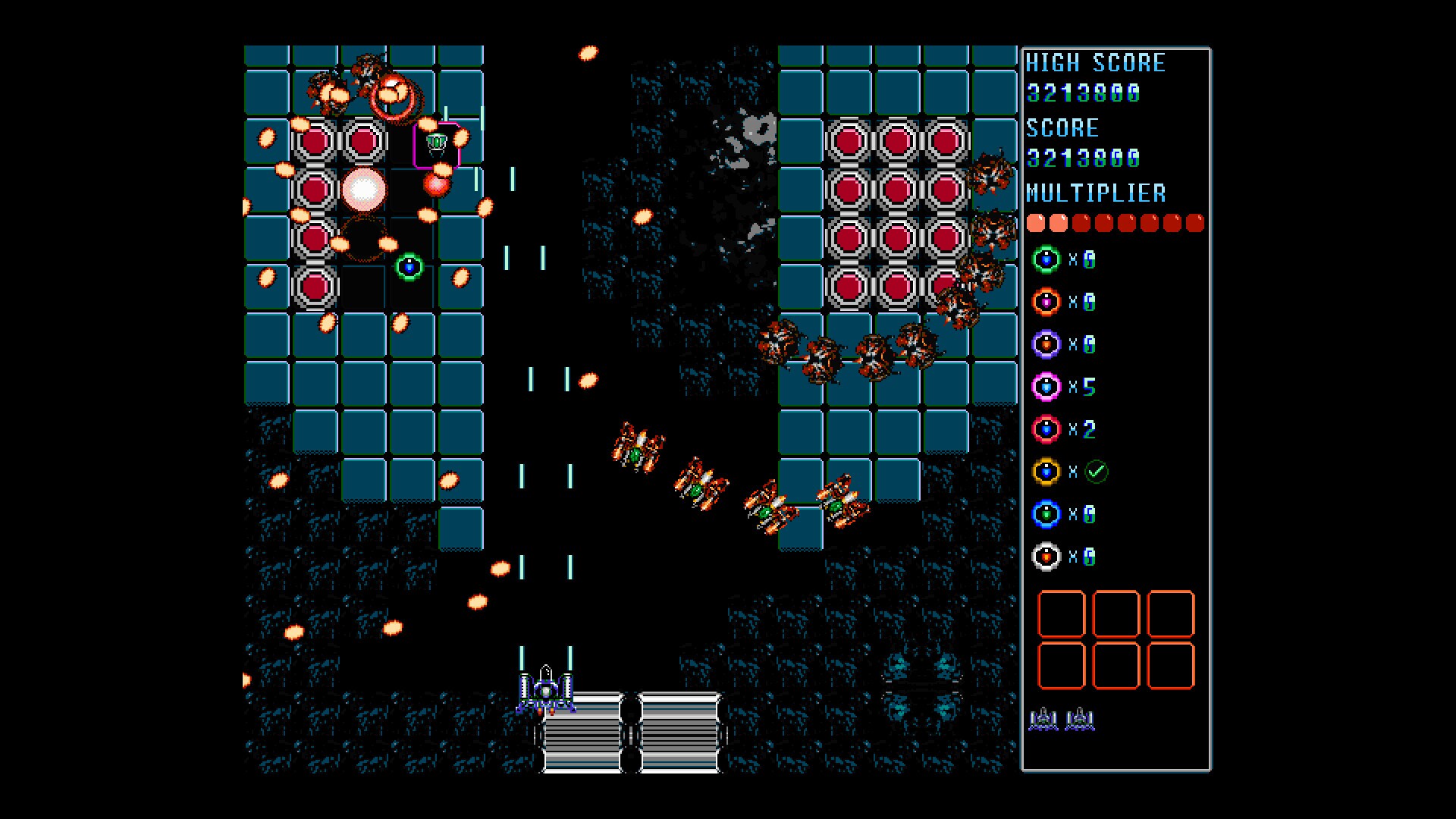This screenshot has width=1456, height=819.
Task: Select the green-ringed orb icon
Action: (x=1046, y=259)
